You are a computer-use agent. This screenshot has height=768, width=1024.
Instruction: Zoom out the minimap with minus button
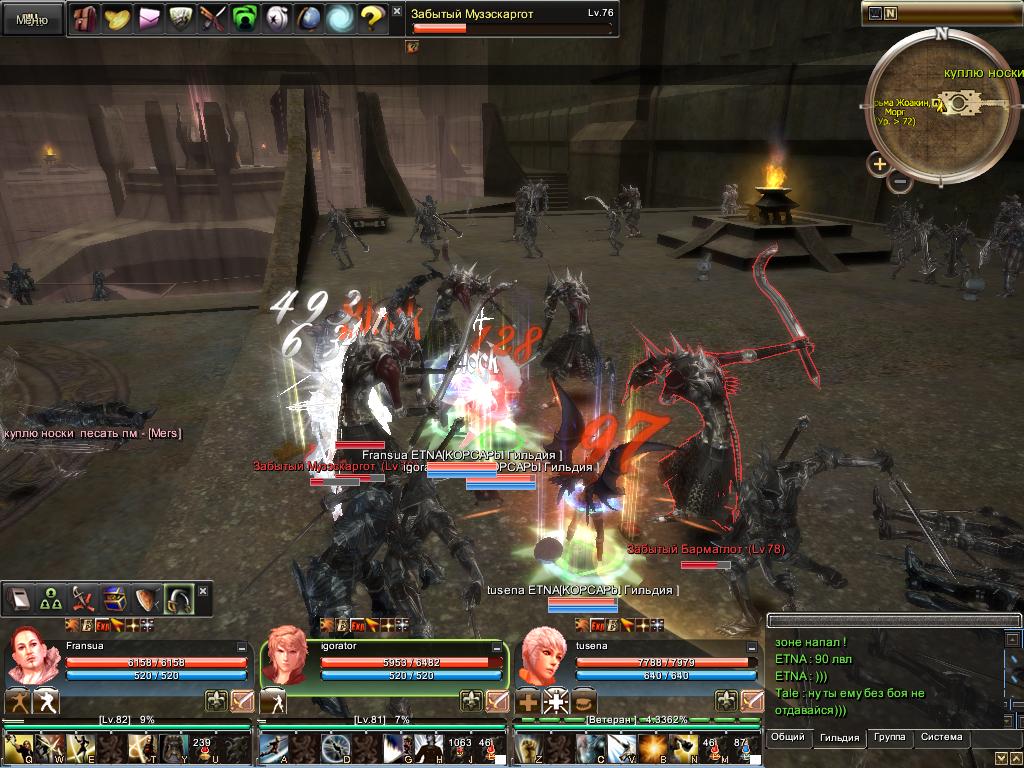click(x=900, y=182)
